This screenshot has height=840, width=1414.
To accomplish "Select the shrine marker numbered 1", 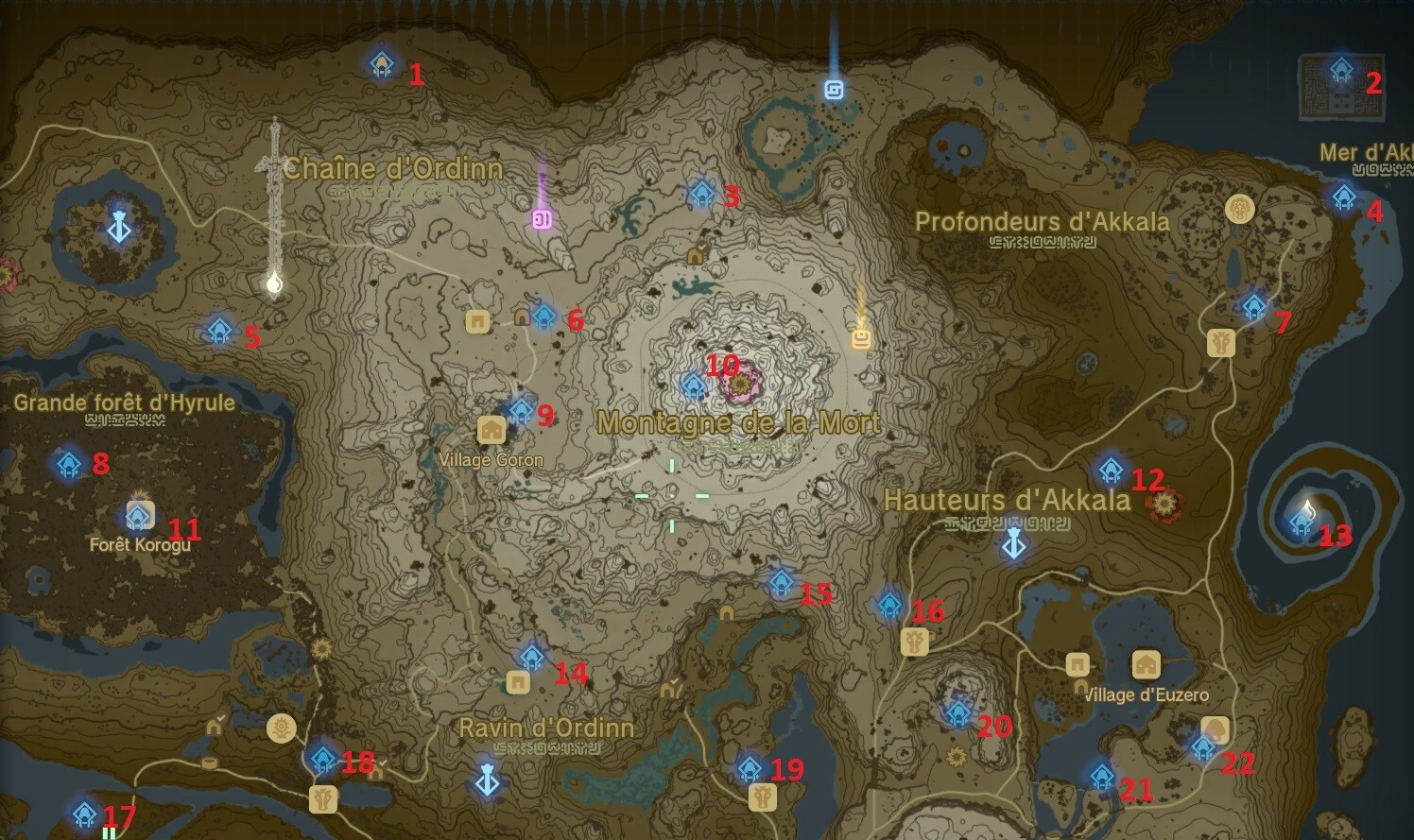I will coord(381,63).
